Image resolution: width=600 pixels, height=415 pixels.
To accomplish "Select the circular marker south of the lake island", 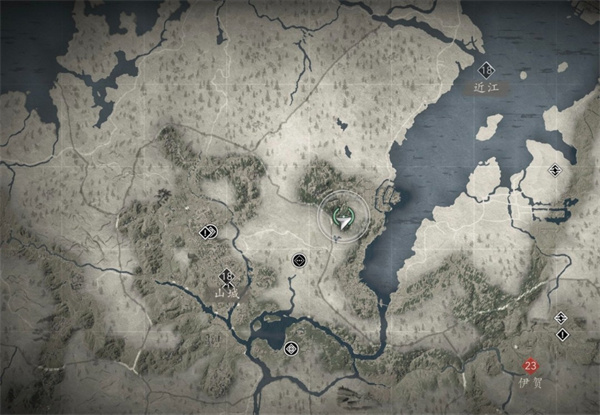I will tap(291, 347).
